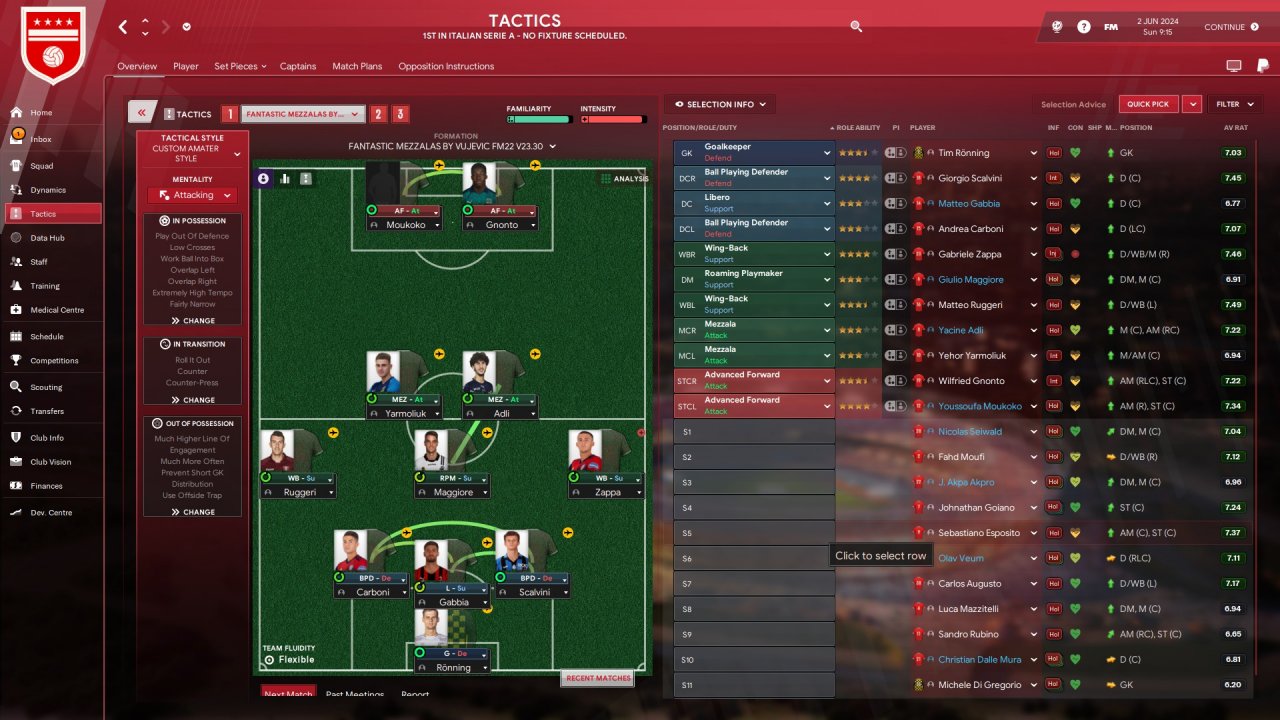
Task: Switch to the Set Pieces tab
Action: pyautogui.click(x=239, y=66)
